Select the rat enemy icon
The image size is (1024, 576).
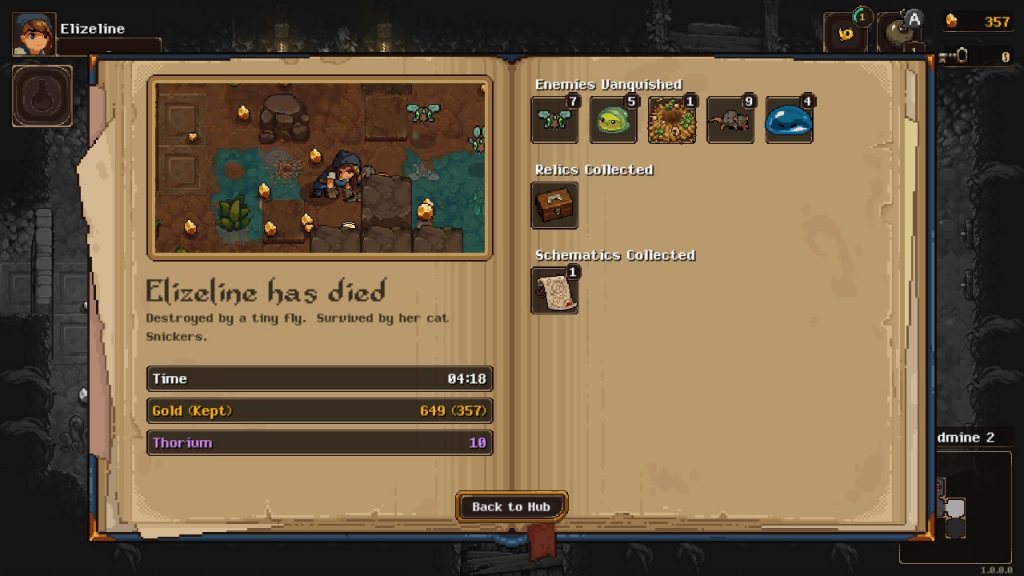tap(730, 120)
